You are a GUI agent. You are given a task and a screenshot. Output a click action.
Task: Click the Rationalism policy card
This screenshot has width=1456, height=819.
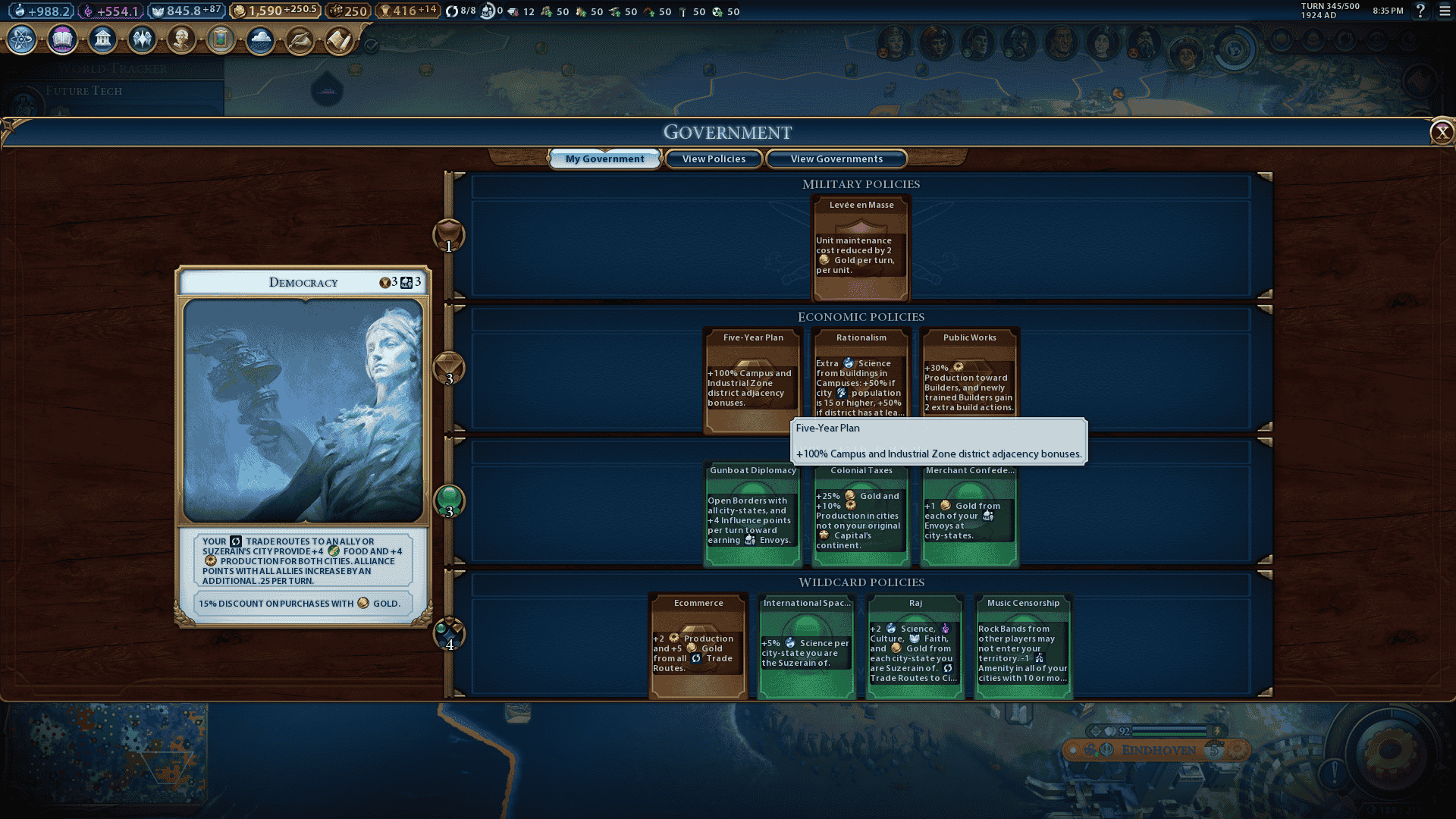[x=861, y=375]
